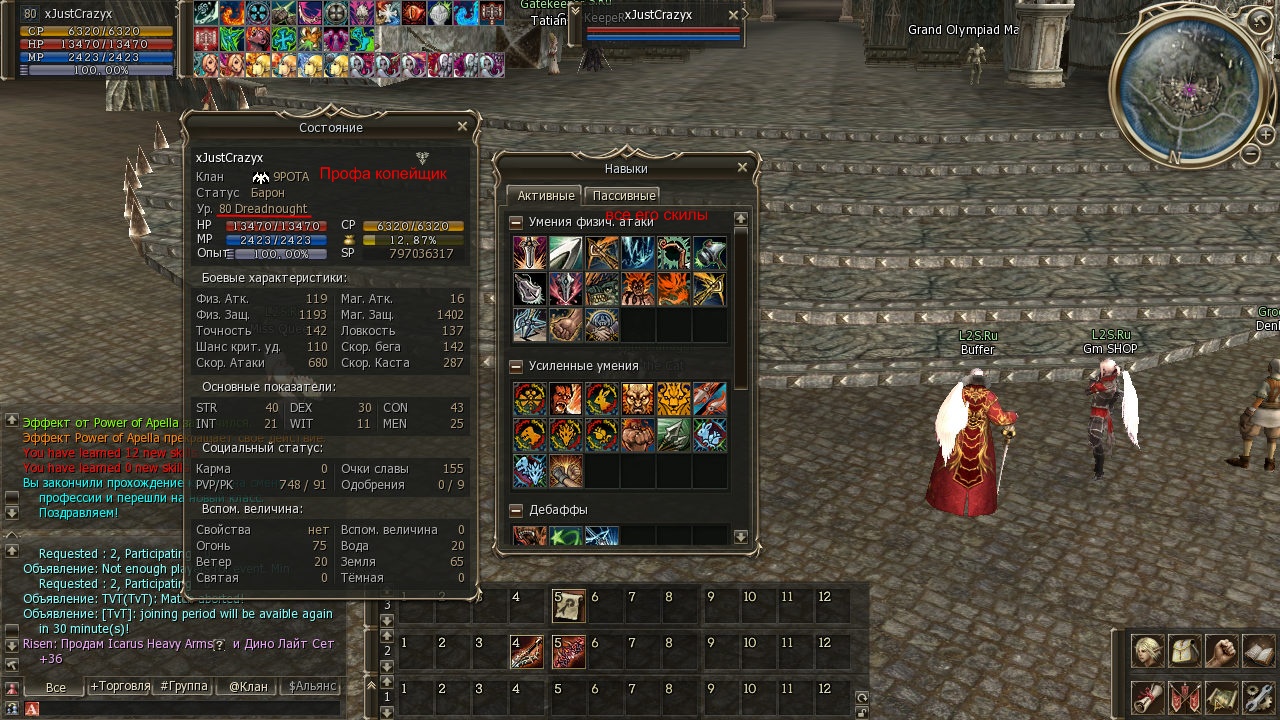Zoom out the minimap with minus button
The width and height of the screenshot is (1280, 720).
pos(1251,154)
